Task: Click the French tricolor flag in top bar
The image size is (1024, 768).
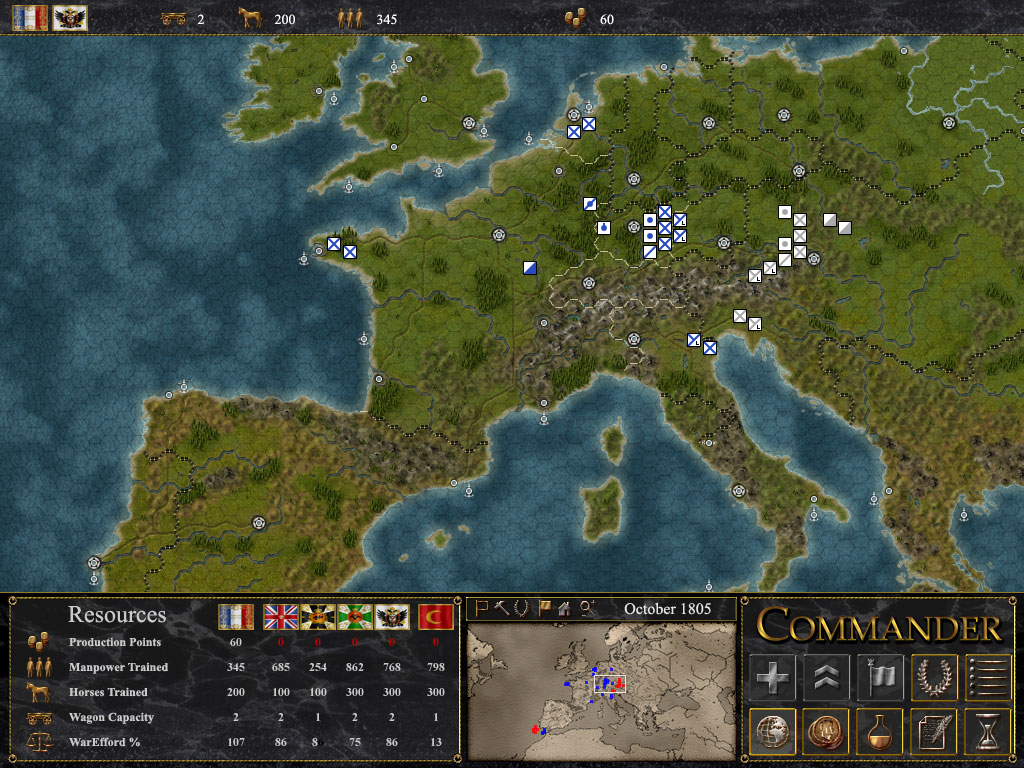Action: pos(30,18)
